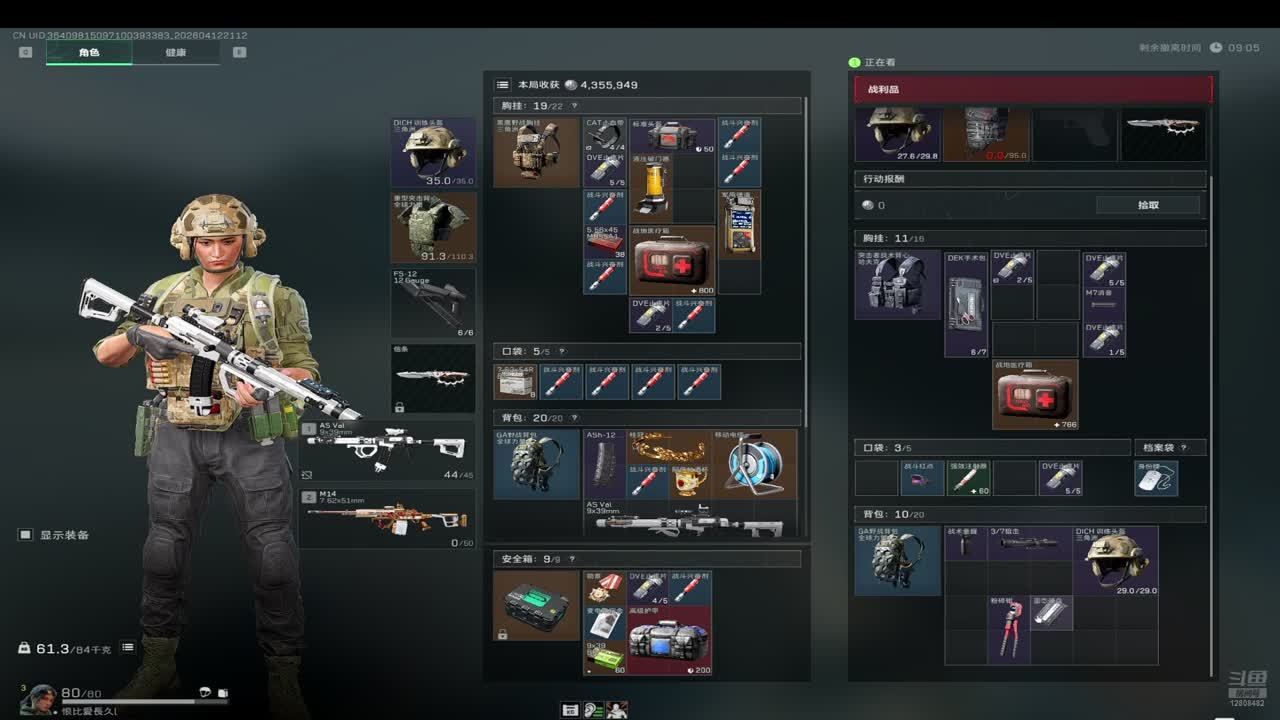Grab the 身份牌 dog tag from loot
The width and height of the screenshot is (1280, 720).
pos(1157,479)
